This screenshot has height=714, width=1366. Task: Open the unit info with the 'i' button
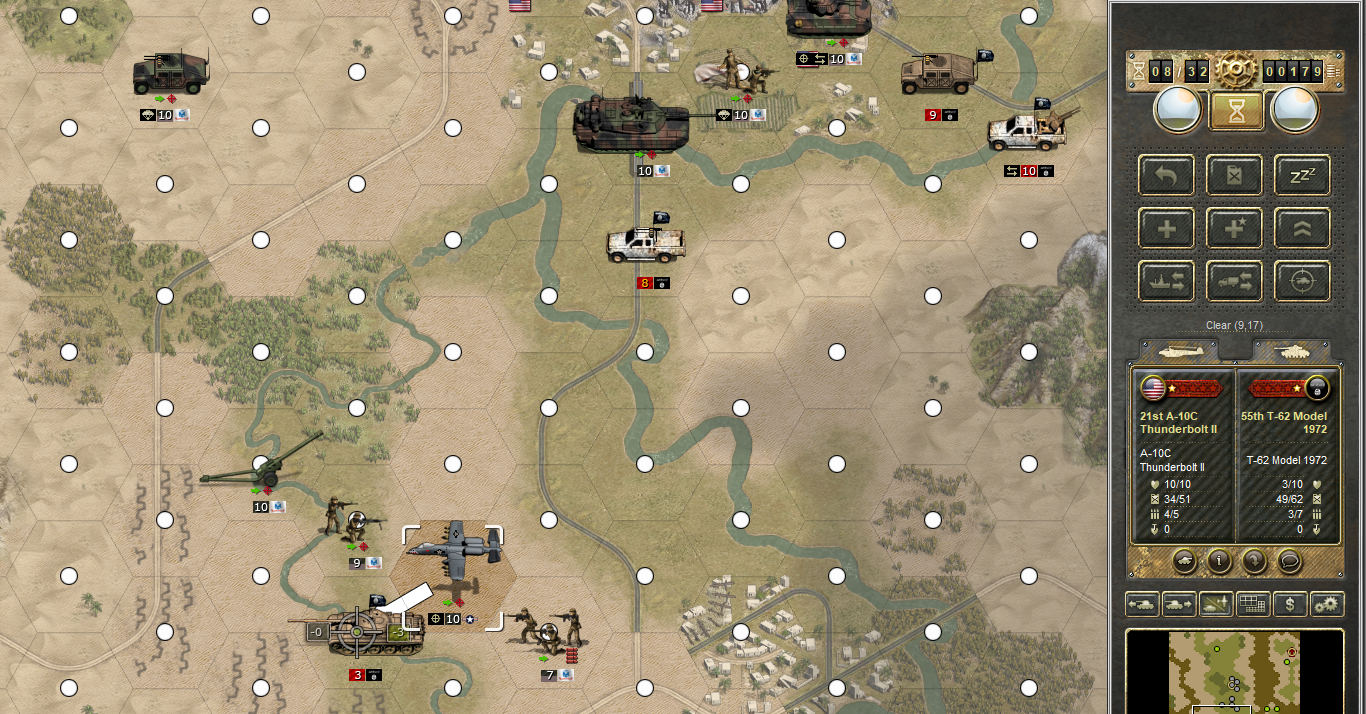click(1218, 561)
